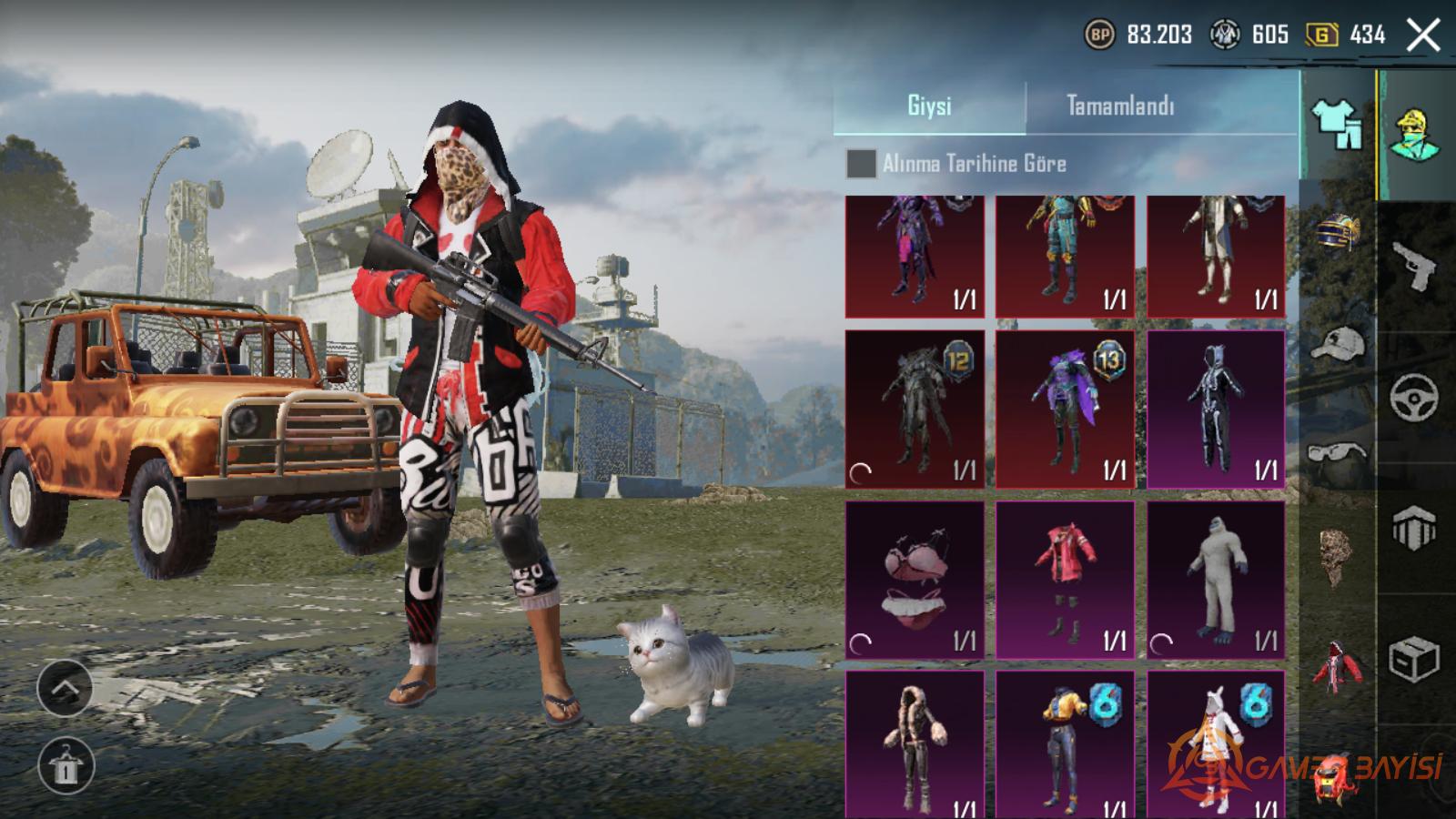
Task: Toggle the Alınma Tarihine Göre checkbox
Action: coord(861,164)
